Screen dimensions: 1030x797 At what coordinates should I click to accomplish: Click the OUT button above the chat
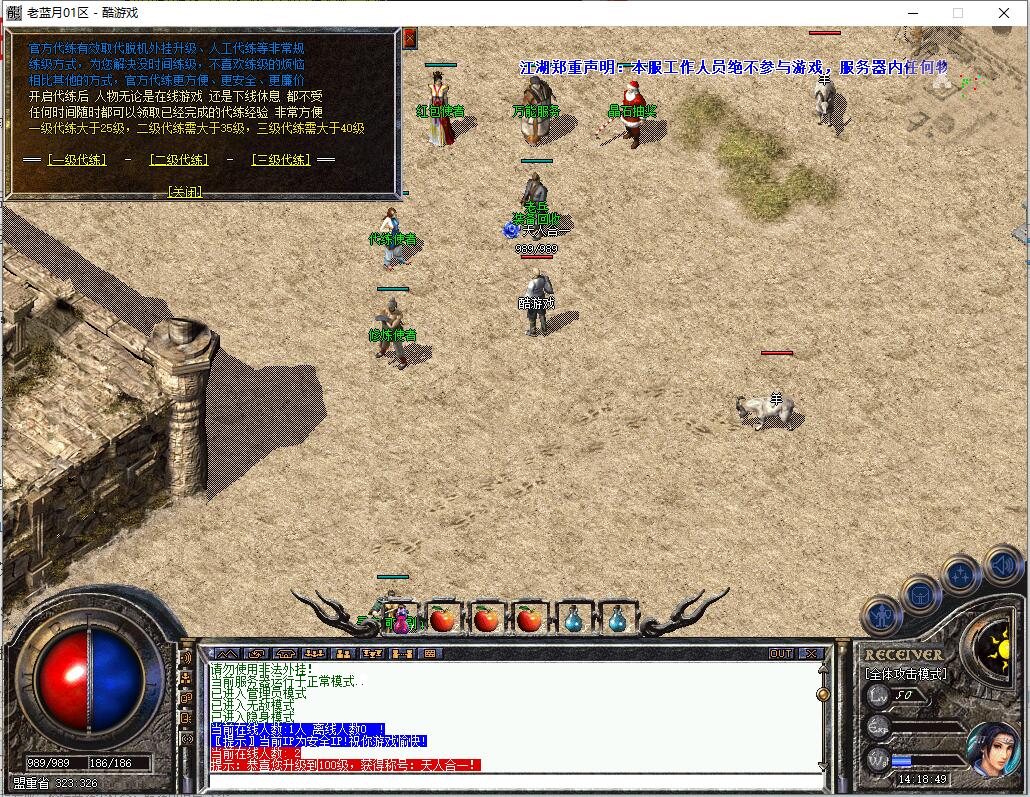781,653
